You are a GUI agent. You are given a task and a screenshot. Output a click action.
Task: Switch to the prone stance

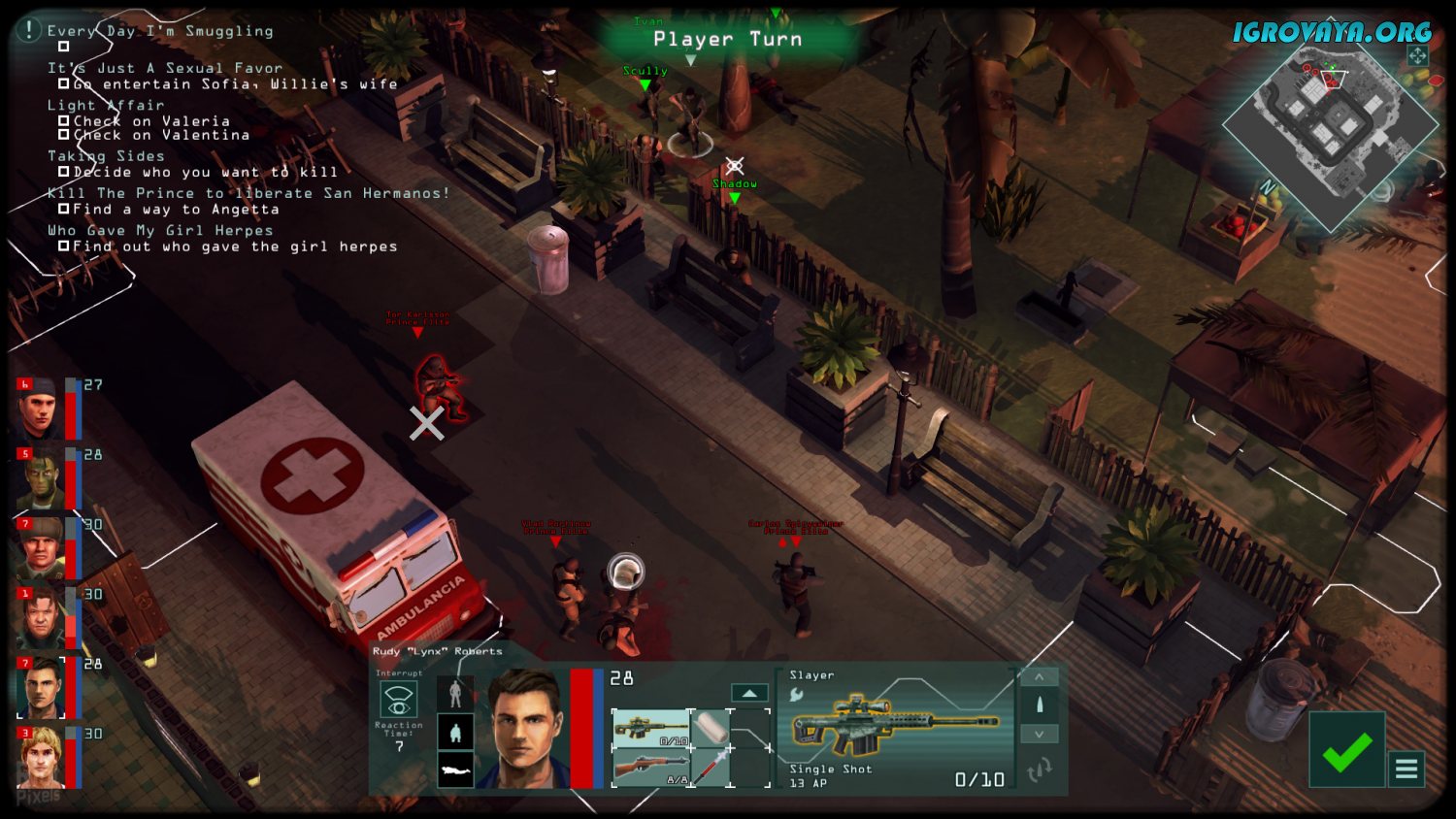click(x=455, y=770)
